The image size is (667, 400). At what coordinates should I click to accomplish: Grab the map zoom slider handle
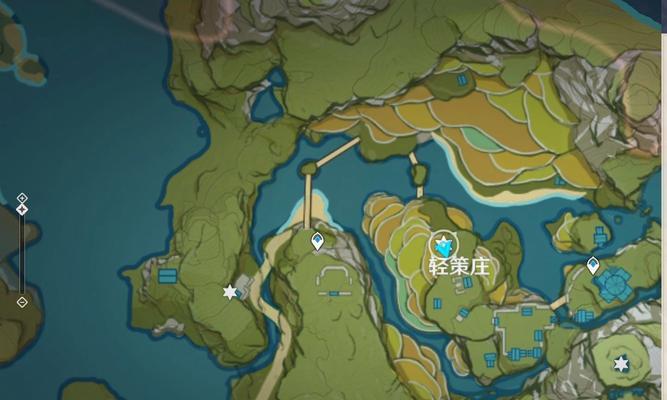click(x=22, y=210)
